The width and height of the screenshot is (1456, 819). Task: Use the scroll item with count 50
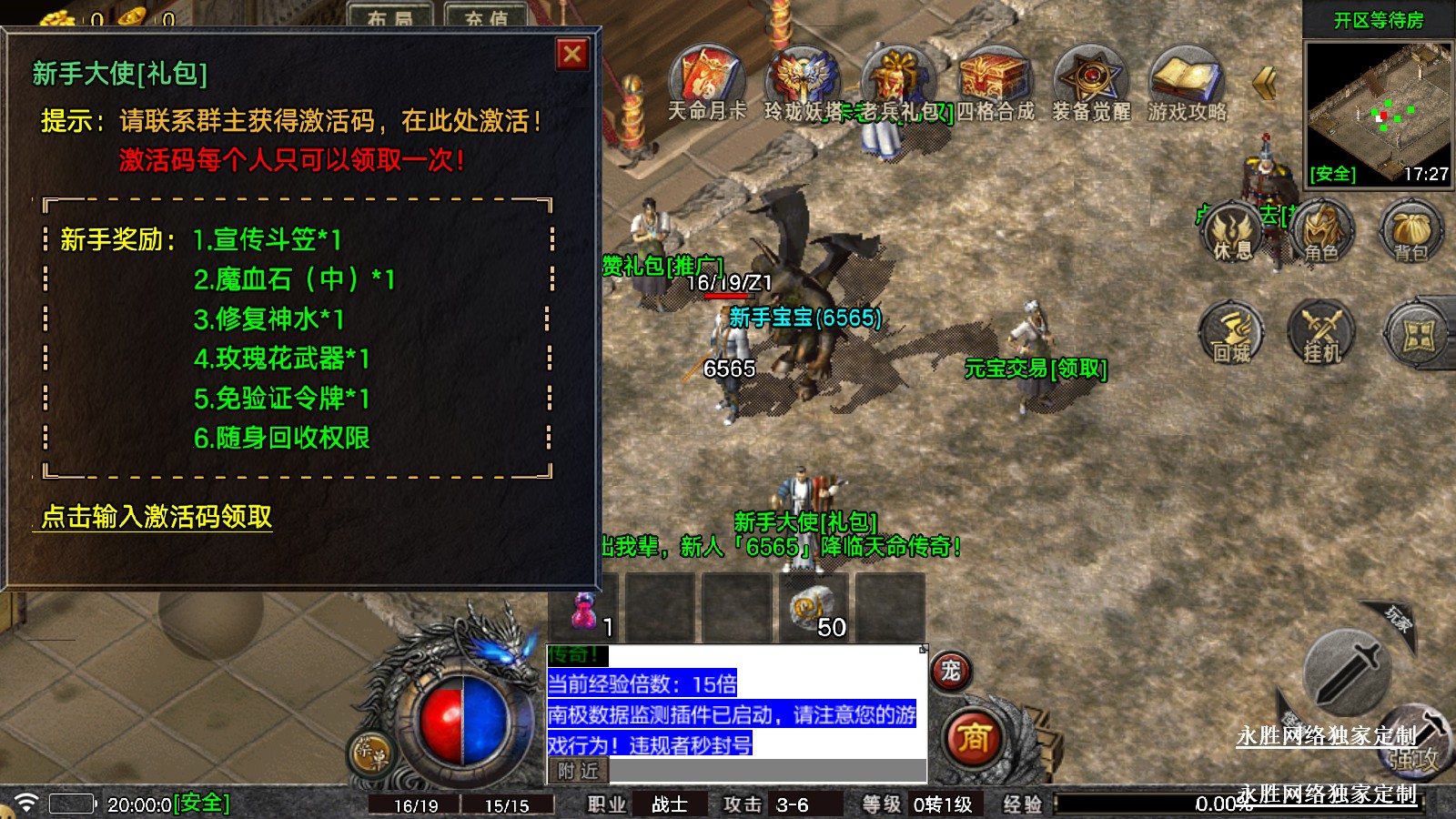[812, 611]
